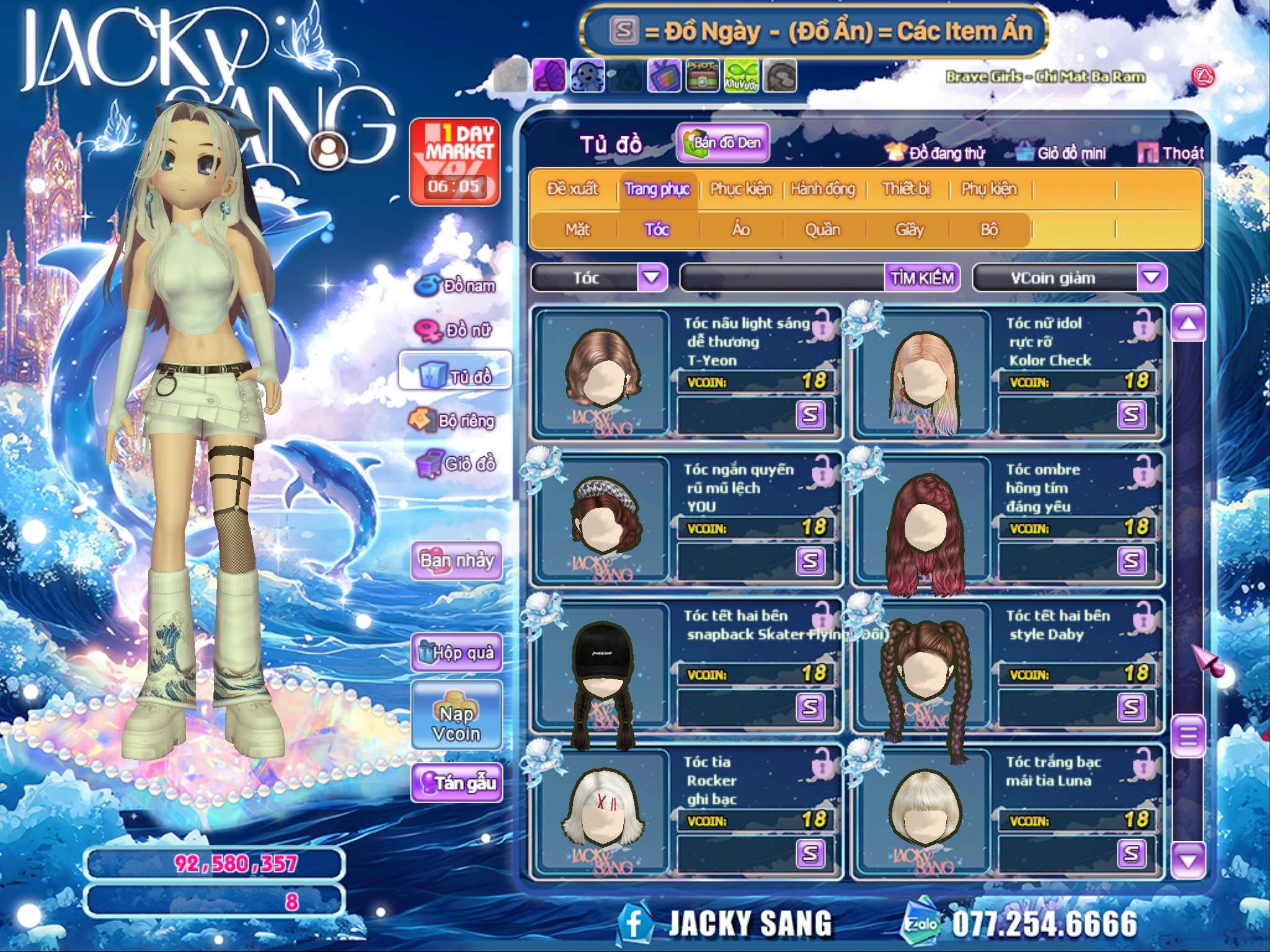This screenshot has width=1270, height=952.
Task: Go to the Bạn nhảy dance partner screen
Action: (x=457, y=560)
